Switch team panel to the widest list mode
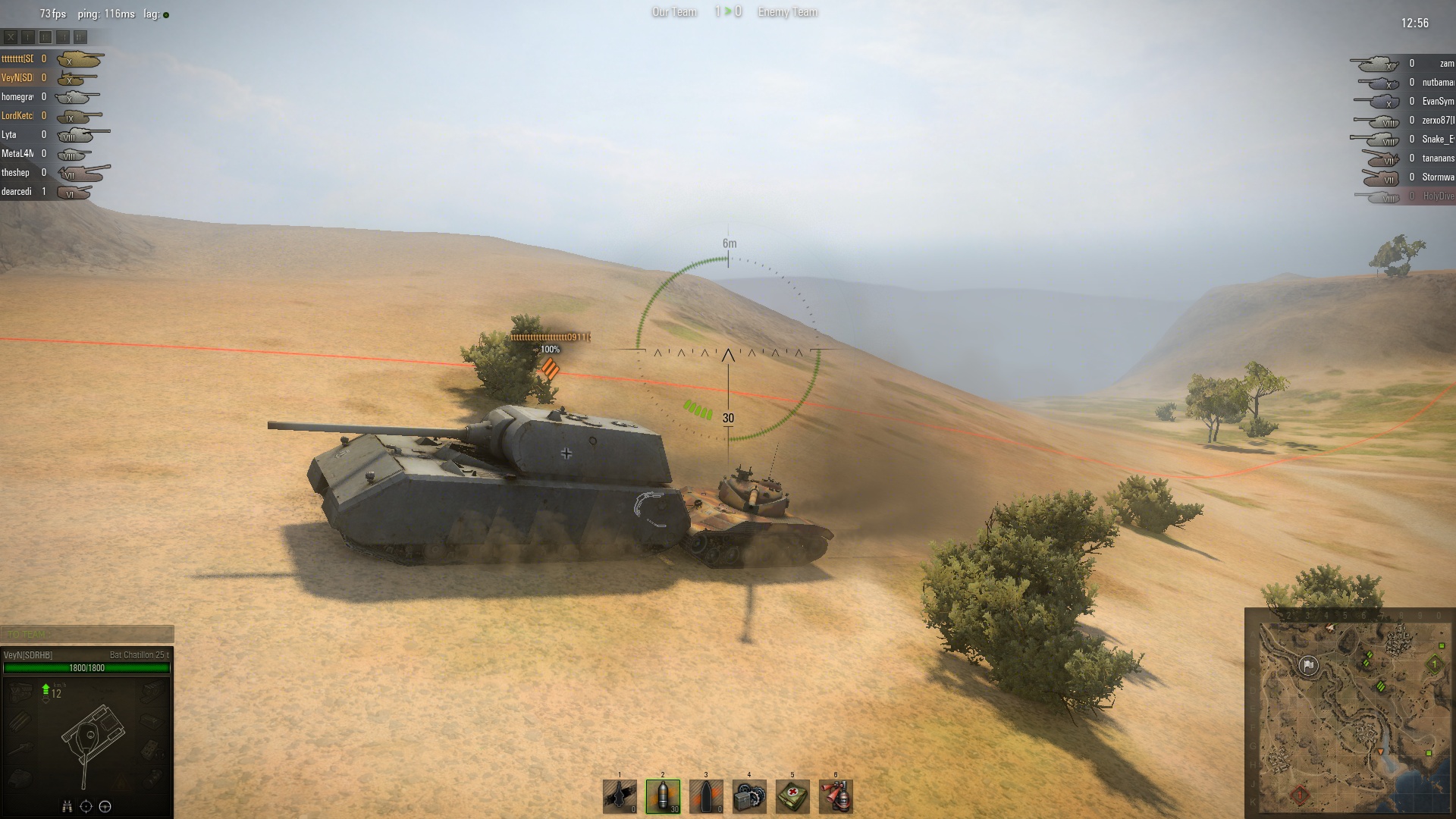Viewport: 1456px width, 819px height. [x=80, y=36]
